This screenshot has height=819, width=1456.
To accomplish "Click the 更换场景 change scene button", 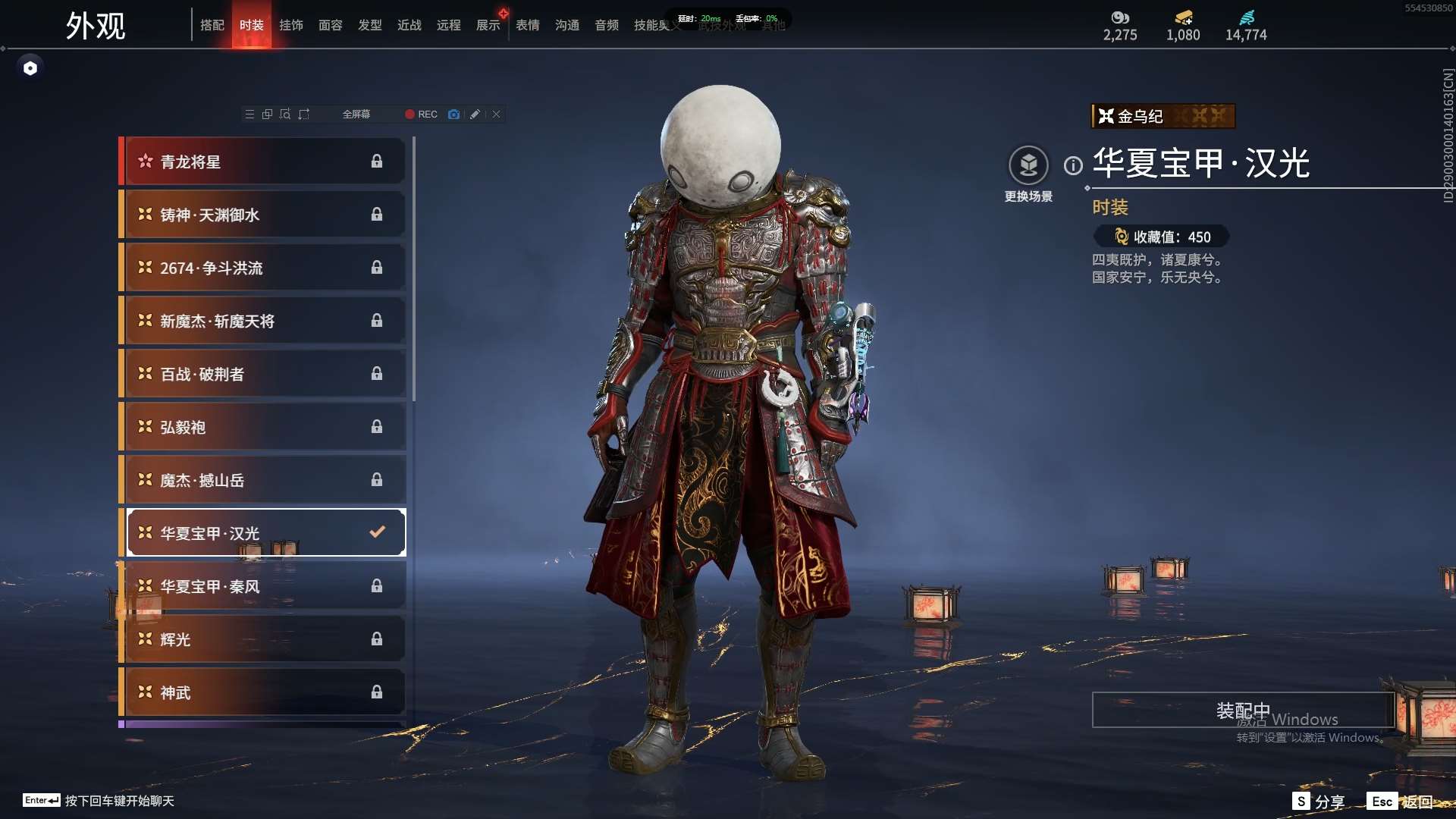I will click(1028, 166).
